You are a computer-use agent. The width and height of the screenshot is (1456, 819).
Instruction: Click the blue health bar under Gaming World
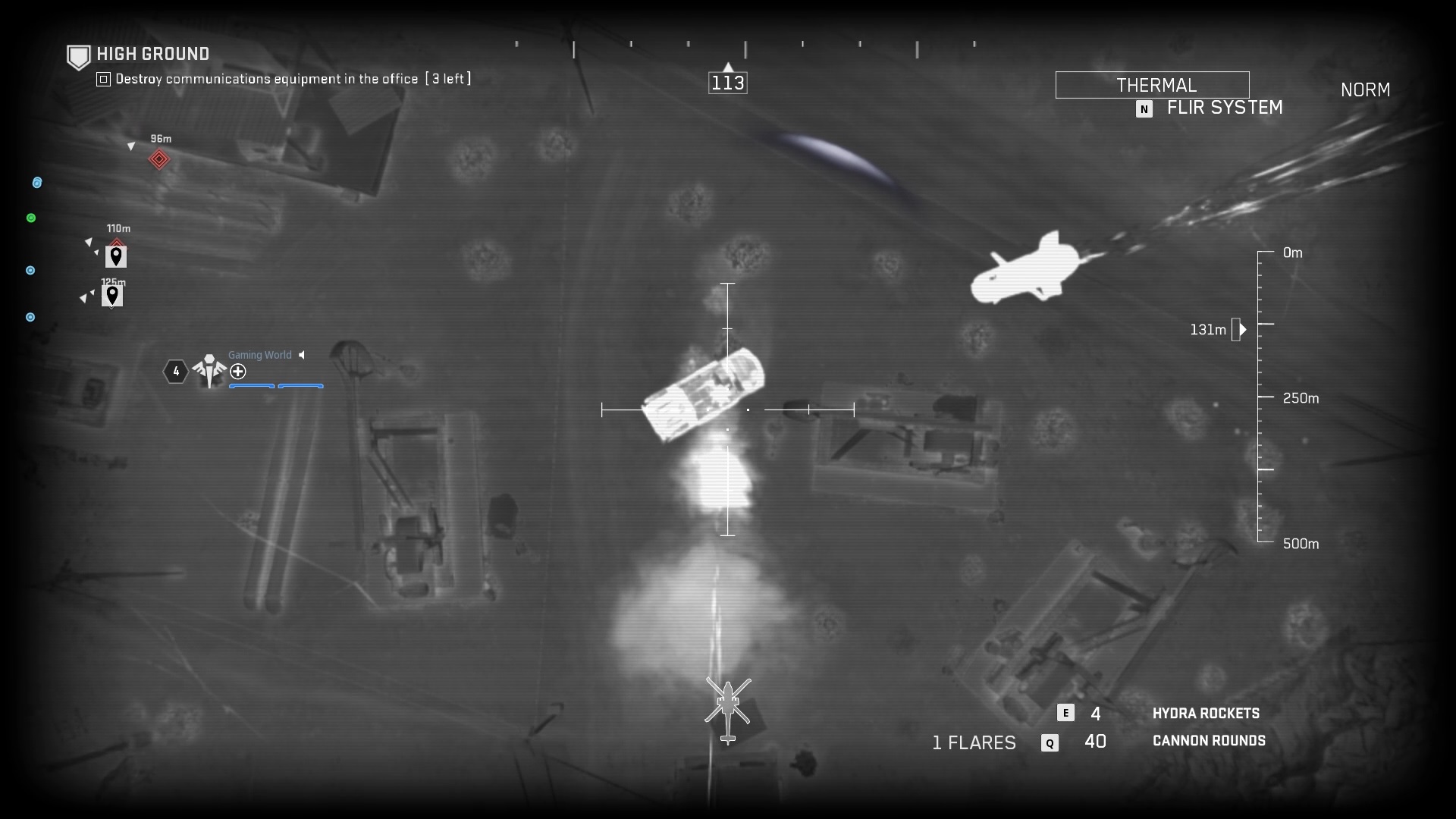pos(253,386)
